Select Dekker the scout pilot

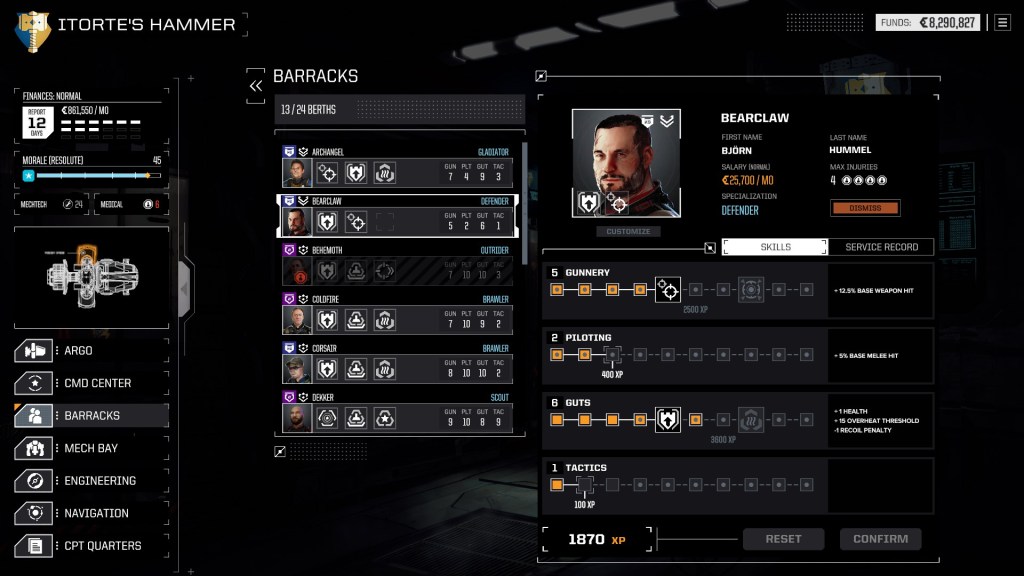click(x=397, y=413)
